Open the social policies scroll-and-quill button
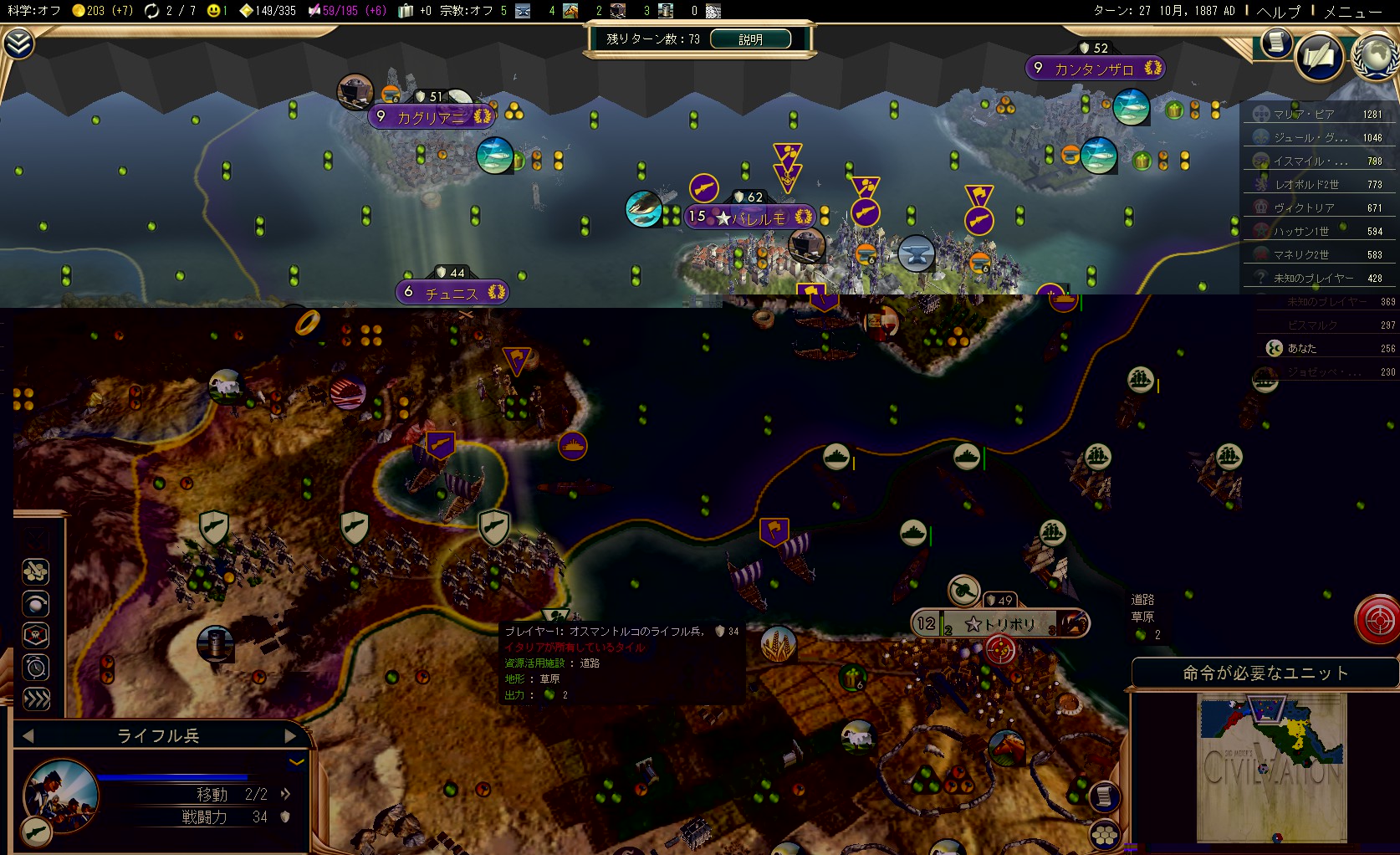The image size is (1400, 855). tap(1319, 57)
